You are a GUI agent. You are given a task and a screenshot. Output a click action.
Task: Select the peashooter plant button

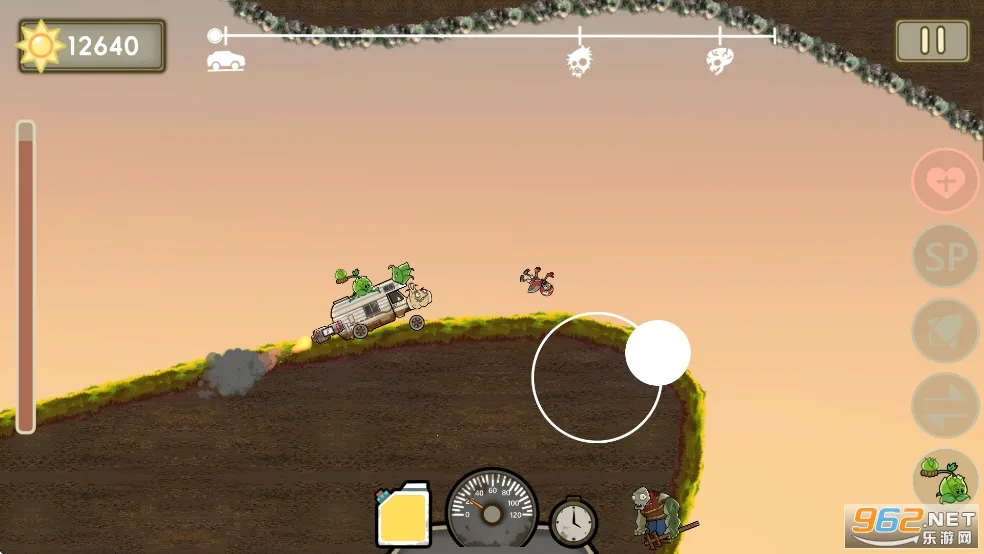coord(945,478)
